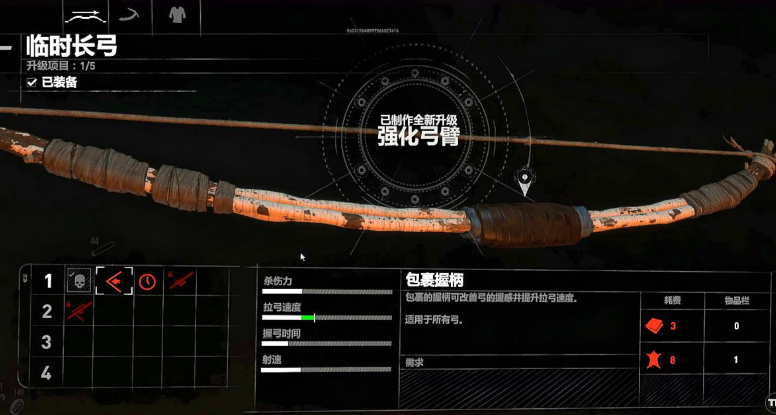
Task: Choose the highlighted red arrow upgrade slot
Action: pyautogui.click(x=113, y=282)
